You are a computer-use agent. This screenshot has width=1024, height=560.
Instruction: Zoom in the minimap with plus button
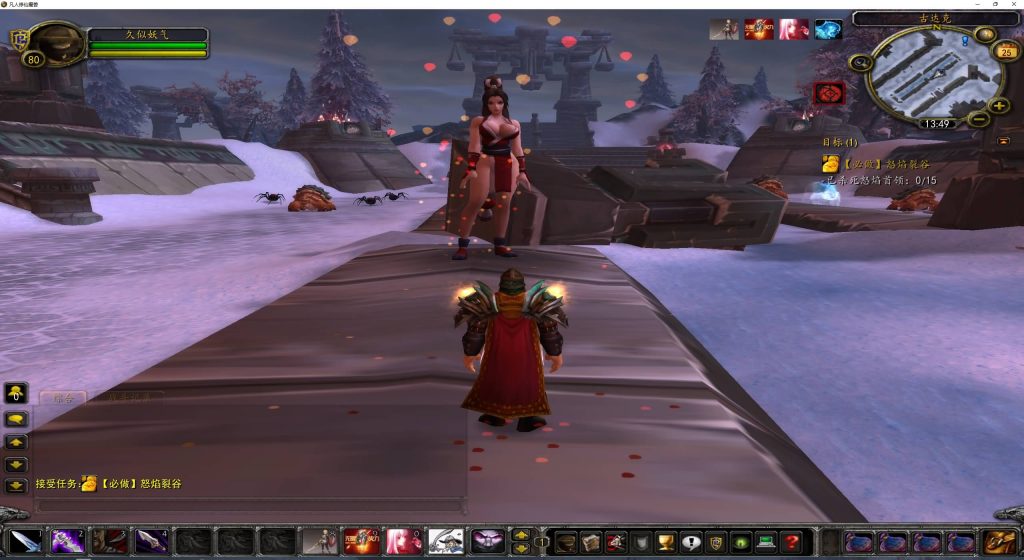pyautogui.click(x=998, y=105)
